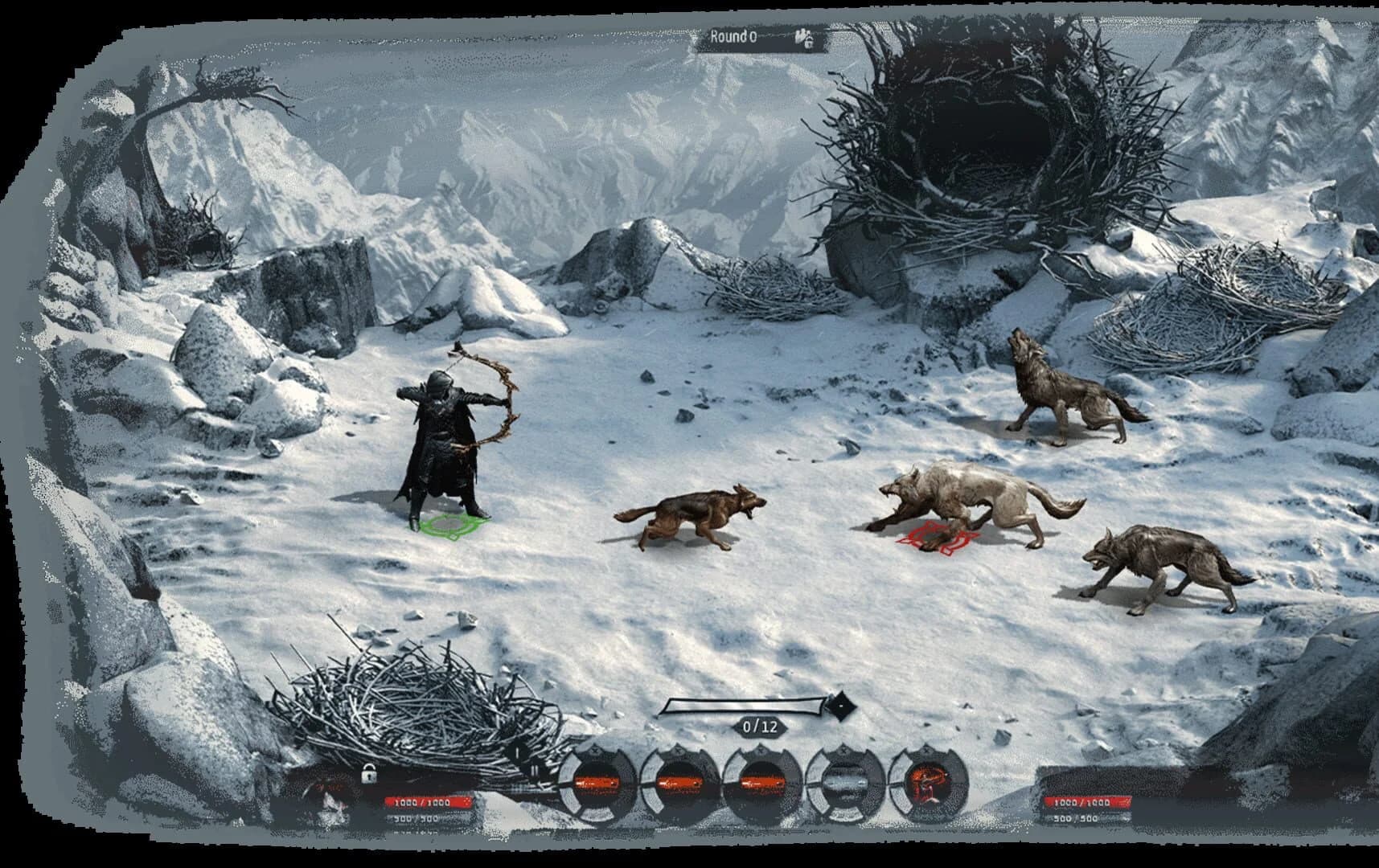1379x868 pixels.
Task: Toggle the single-bar play marker above the pause symbol
Action: [x=517, y=754]
